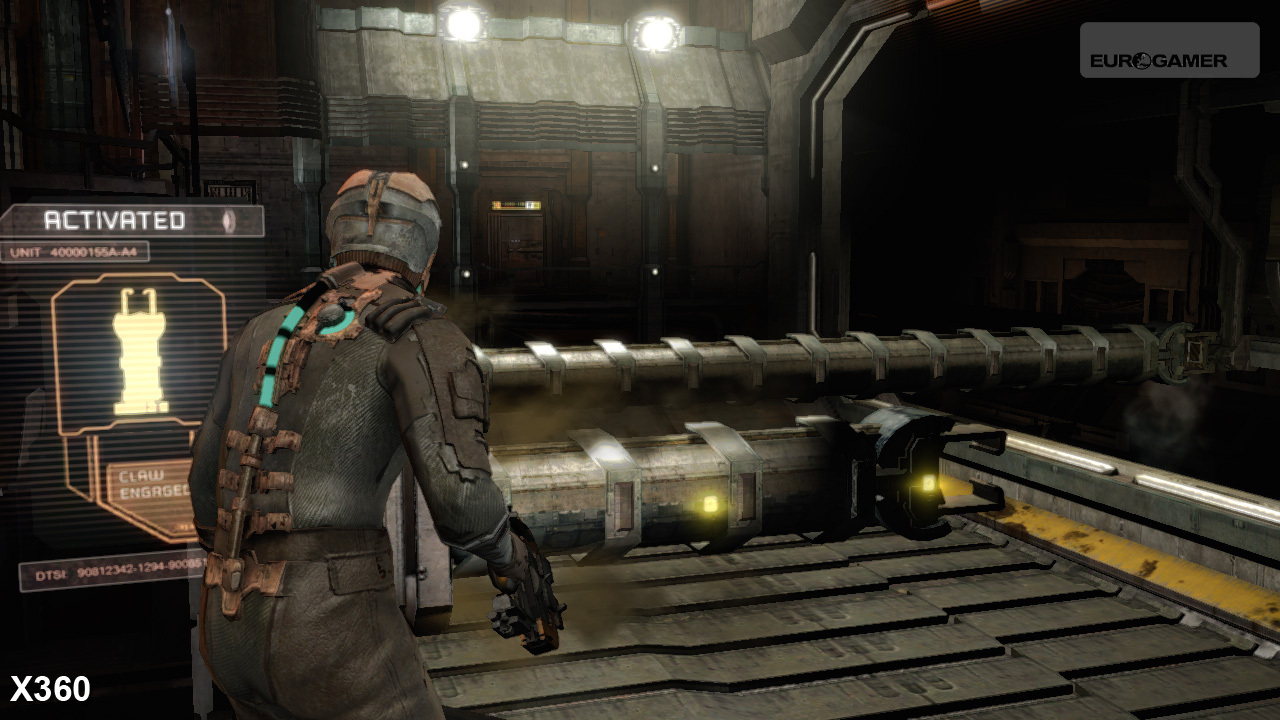Click the Eurogamer logo watermark
The image size is (1280, 720).
(1168, 51)
